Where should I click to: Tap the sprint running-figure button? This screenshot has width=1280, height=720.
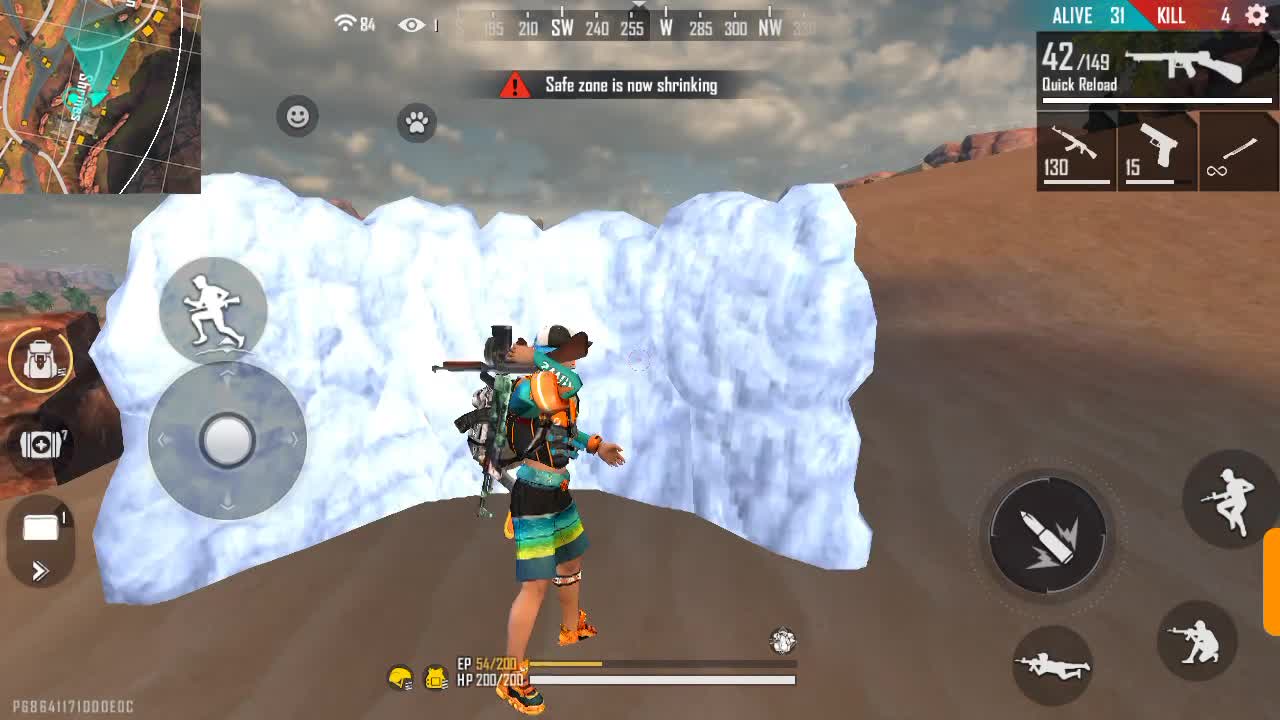point(213,309)
